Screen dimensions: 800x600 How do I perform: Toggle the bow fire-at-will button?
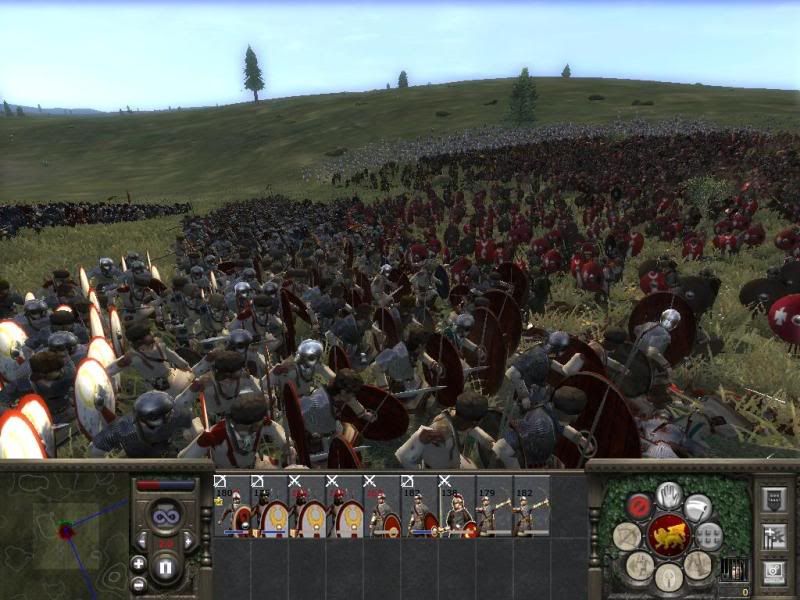click(628, 537)
